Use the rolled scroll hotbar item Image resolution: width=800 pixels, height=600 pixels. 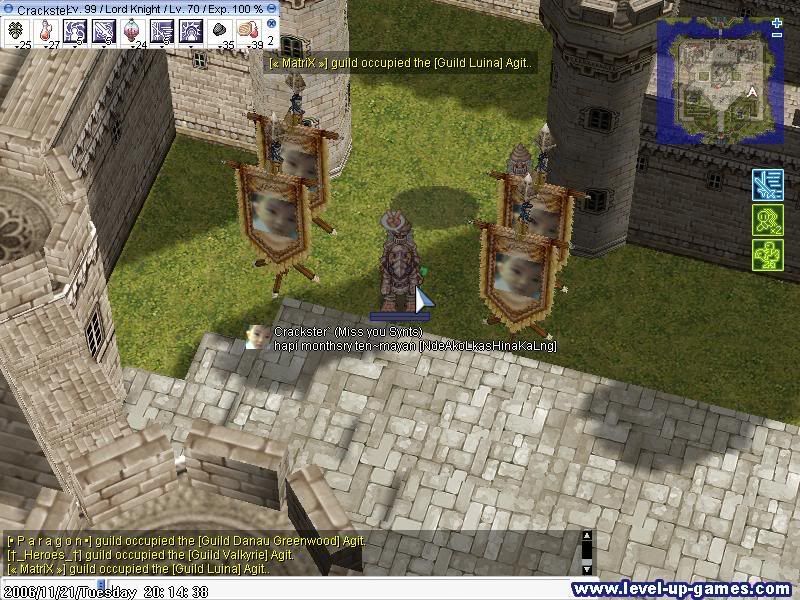coord(247,31)
